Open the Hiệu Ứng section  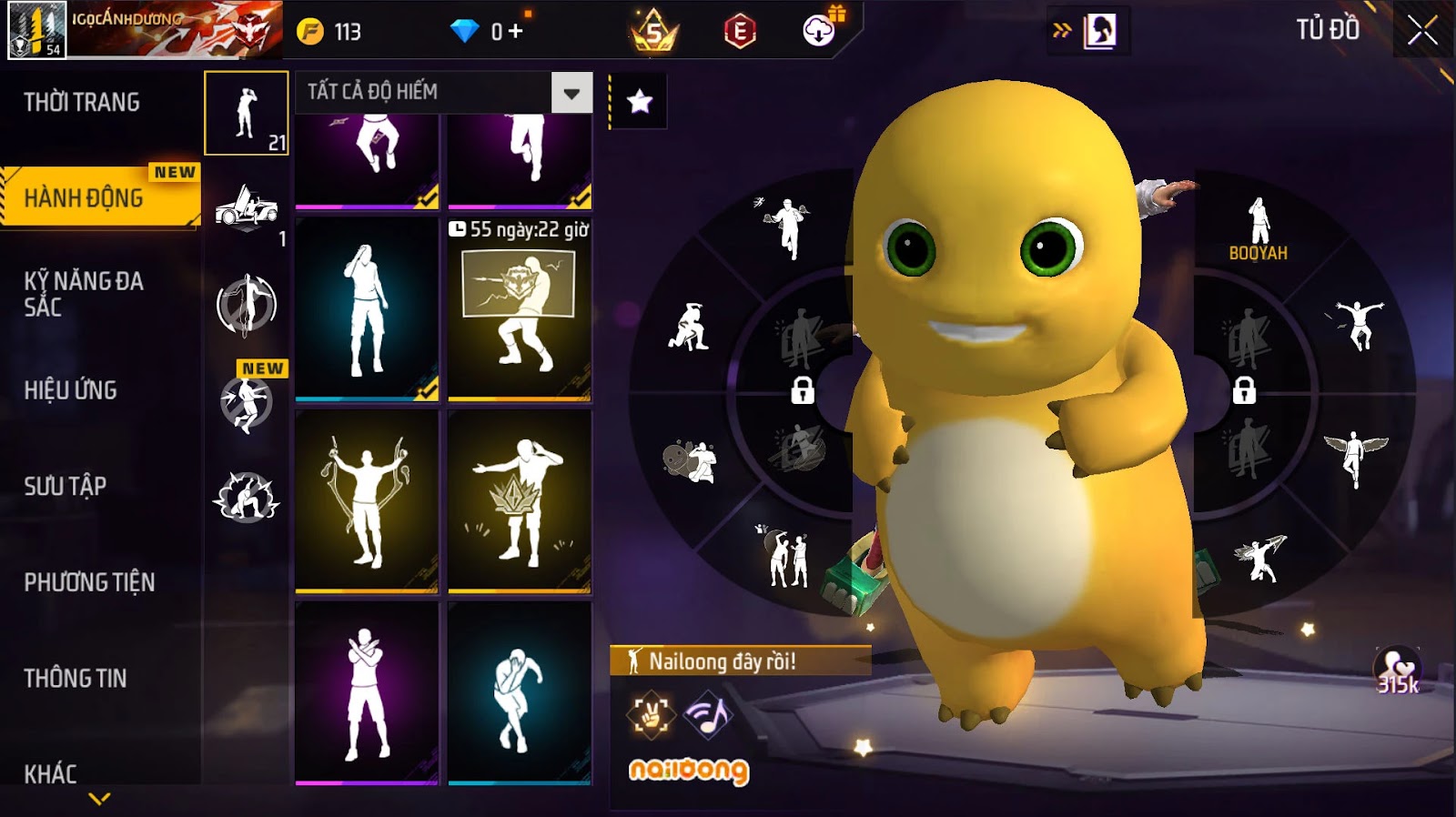(x=71, y=390)
